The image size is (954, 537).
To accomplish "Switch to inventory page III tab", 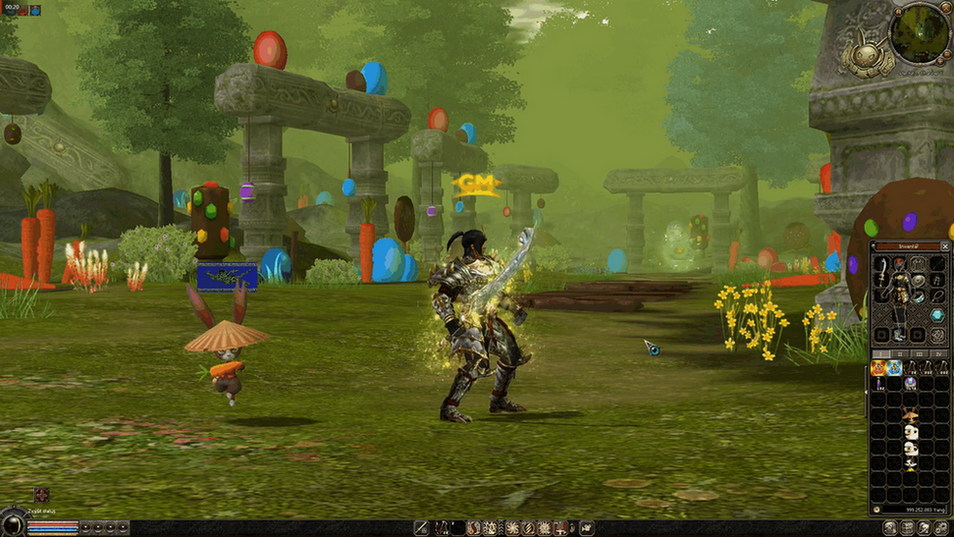I will point(919,354).
